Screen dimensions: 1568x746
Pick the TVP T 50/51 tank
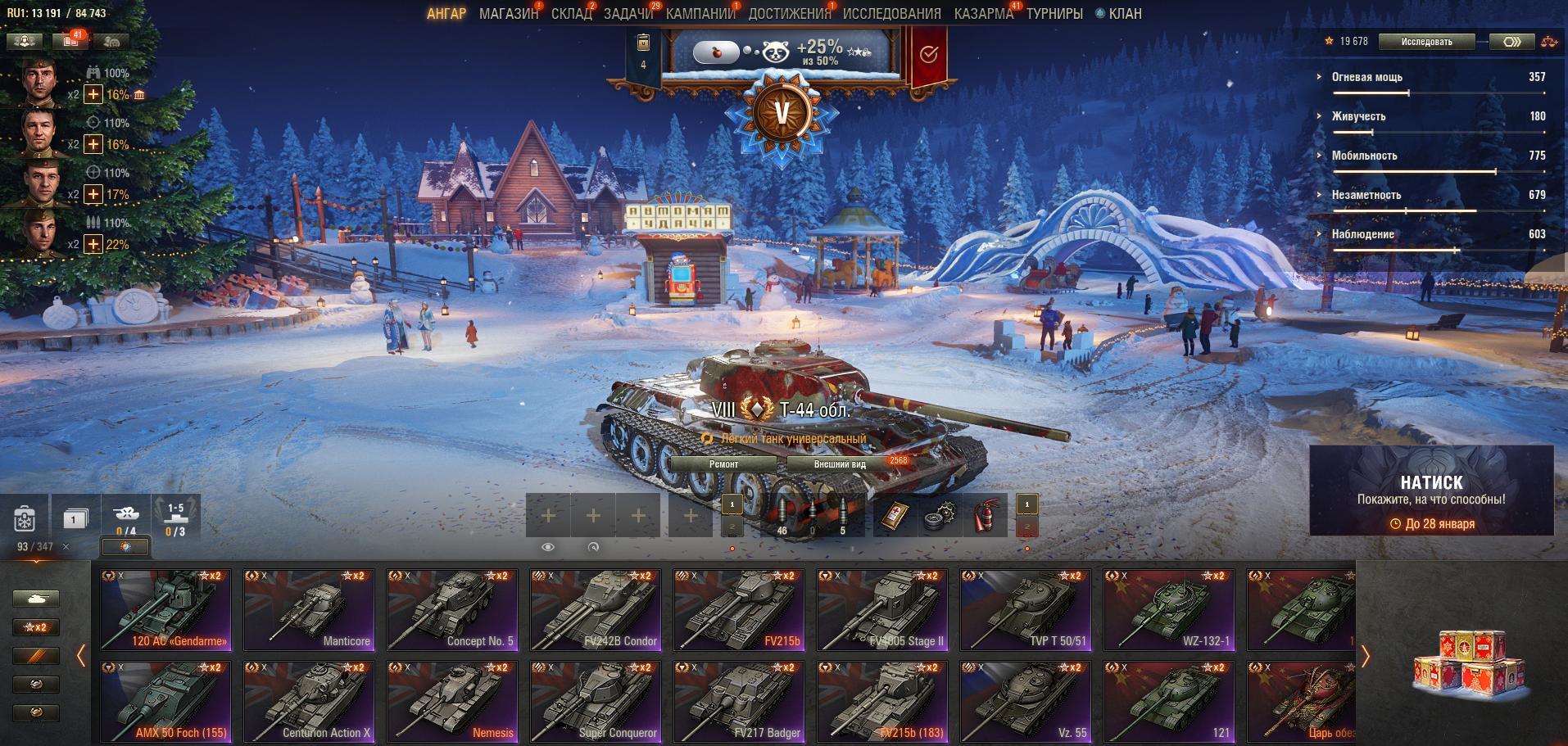point(1026,611)
